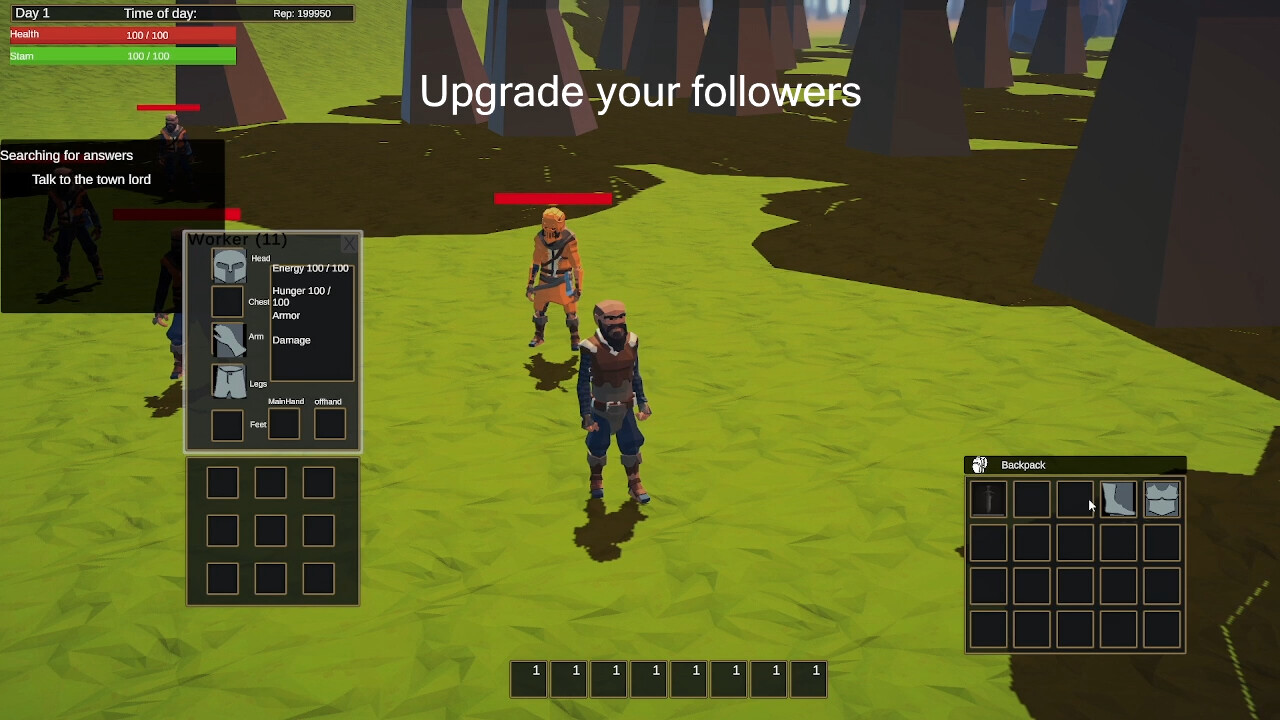Select the boots item in the Backpack
This screenshot has height=720, width=1280.
click(x=1117, y=498)
